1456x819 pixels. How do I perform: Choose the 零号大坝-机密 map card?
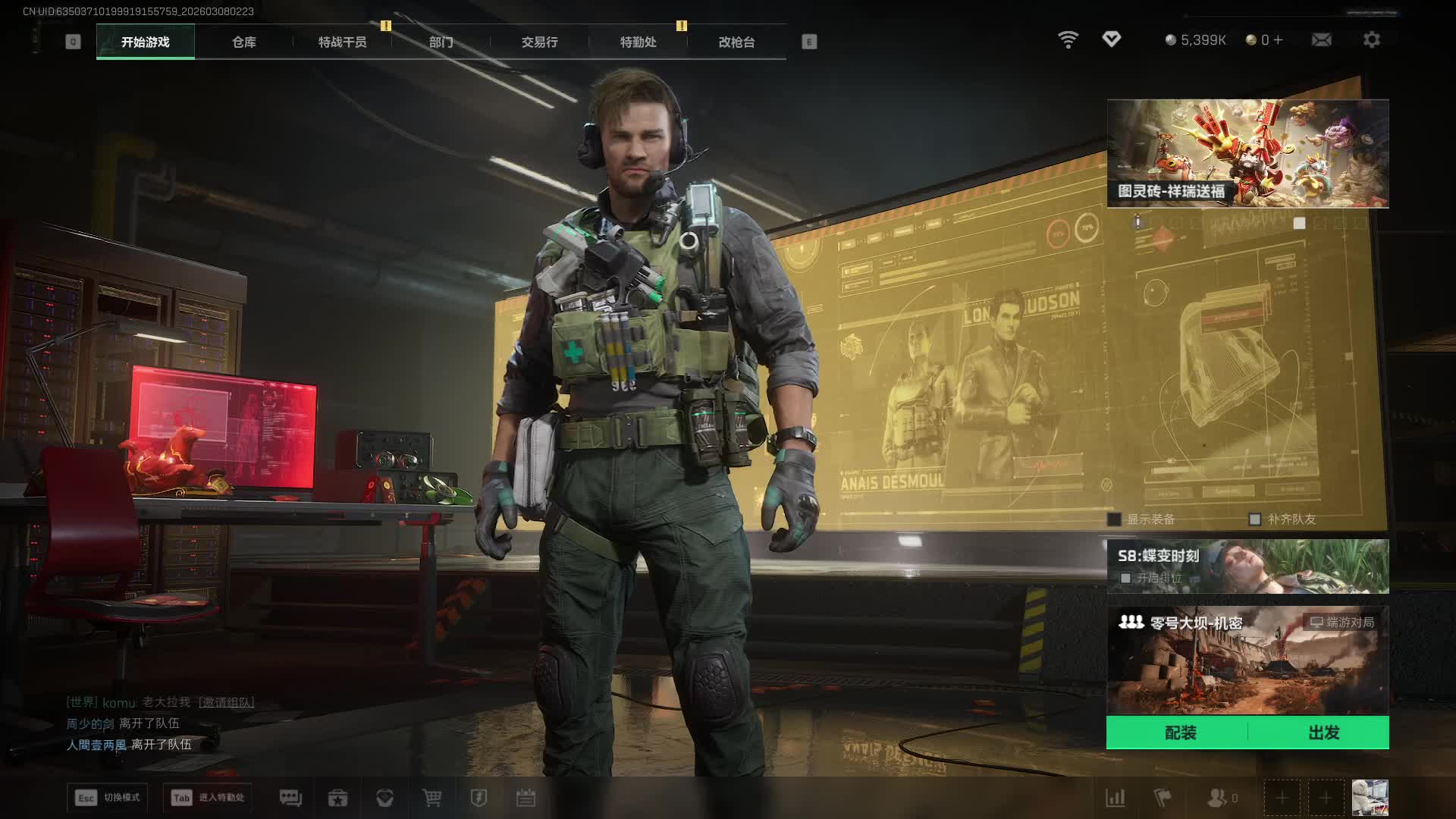[x=1247, y=660]
